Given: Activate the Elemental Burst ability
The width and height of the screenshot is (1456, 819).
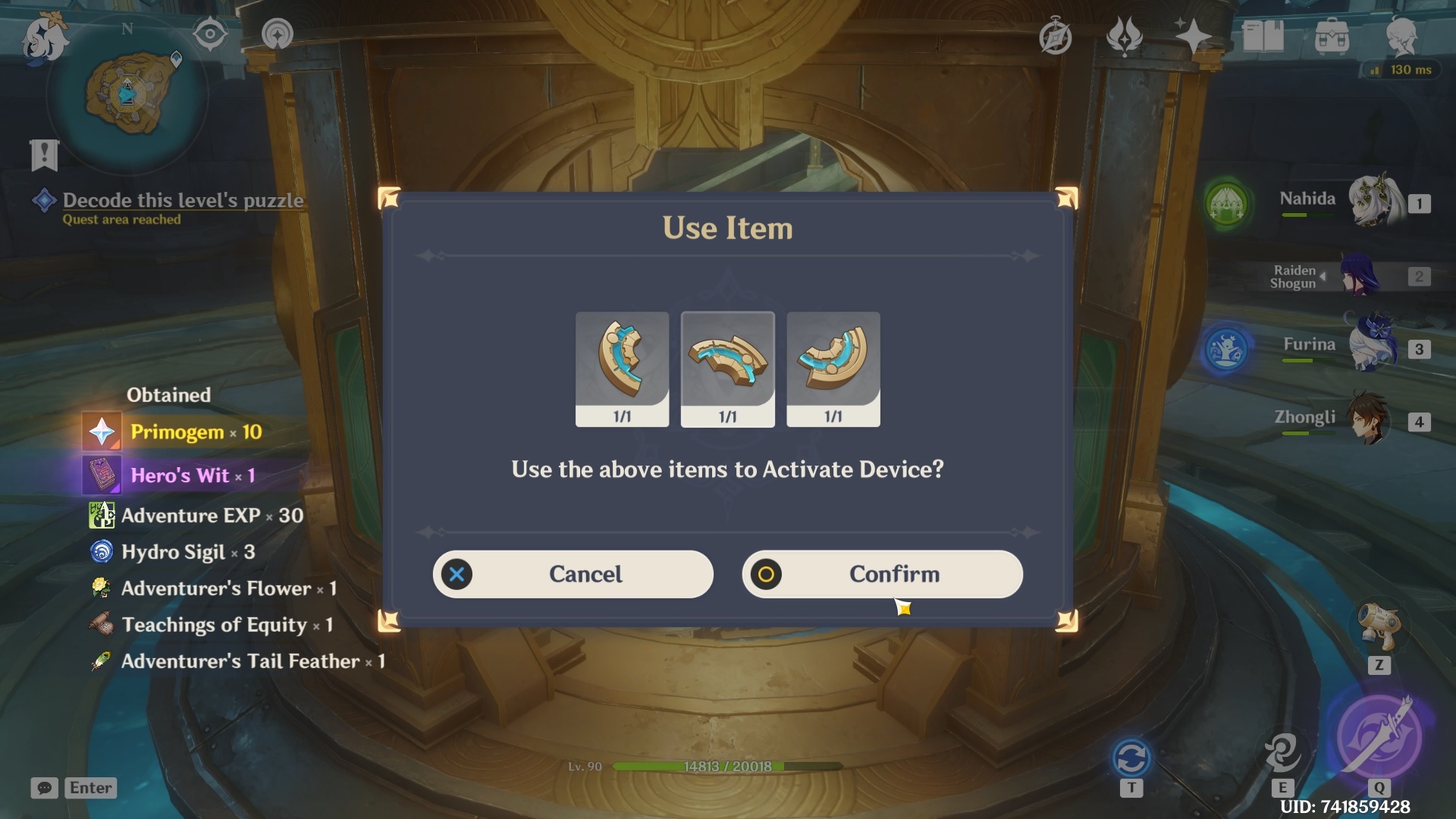Looking at the screenshot, I should coord(1379,737).
